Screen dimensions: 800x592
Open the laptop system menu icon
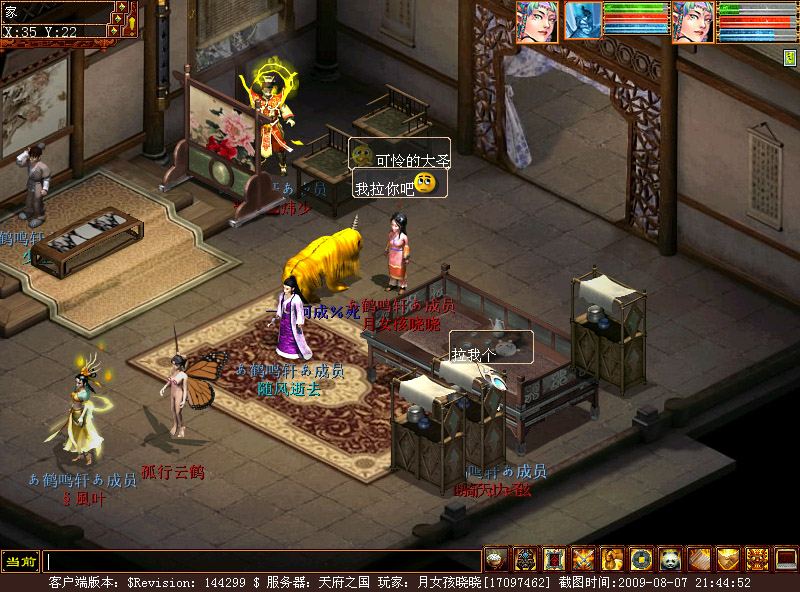click(786, 559)
